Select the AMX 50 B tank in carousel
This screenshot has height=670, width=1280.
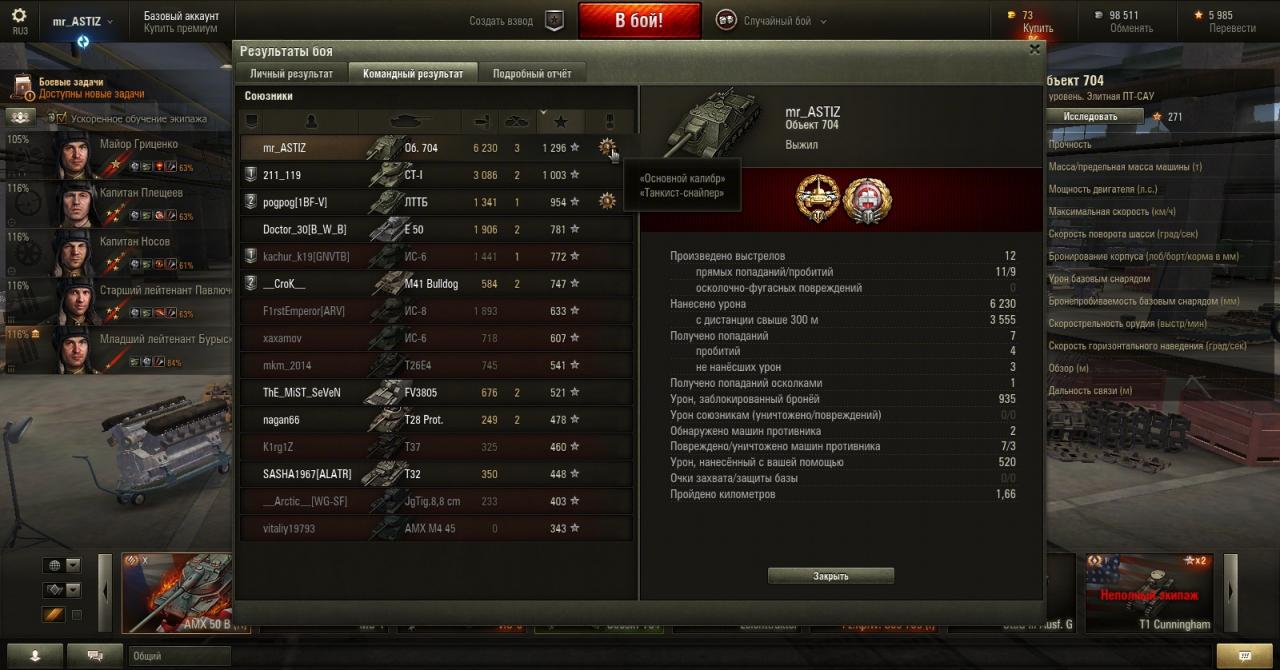pos(178,593)
